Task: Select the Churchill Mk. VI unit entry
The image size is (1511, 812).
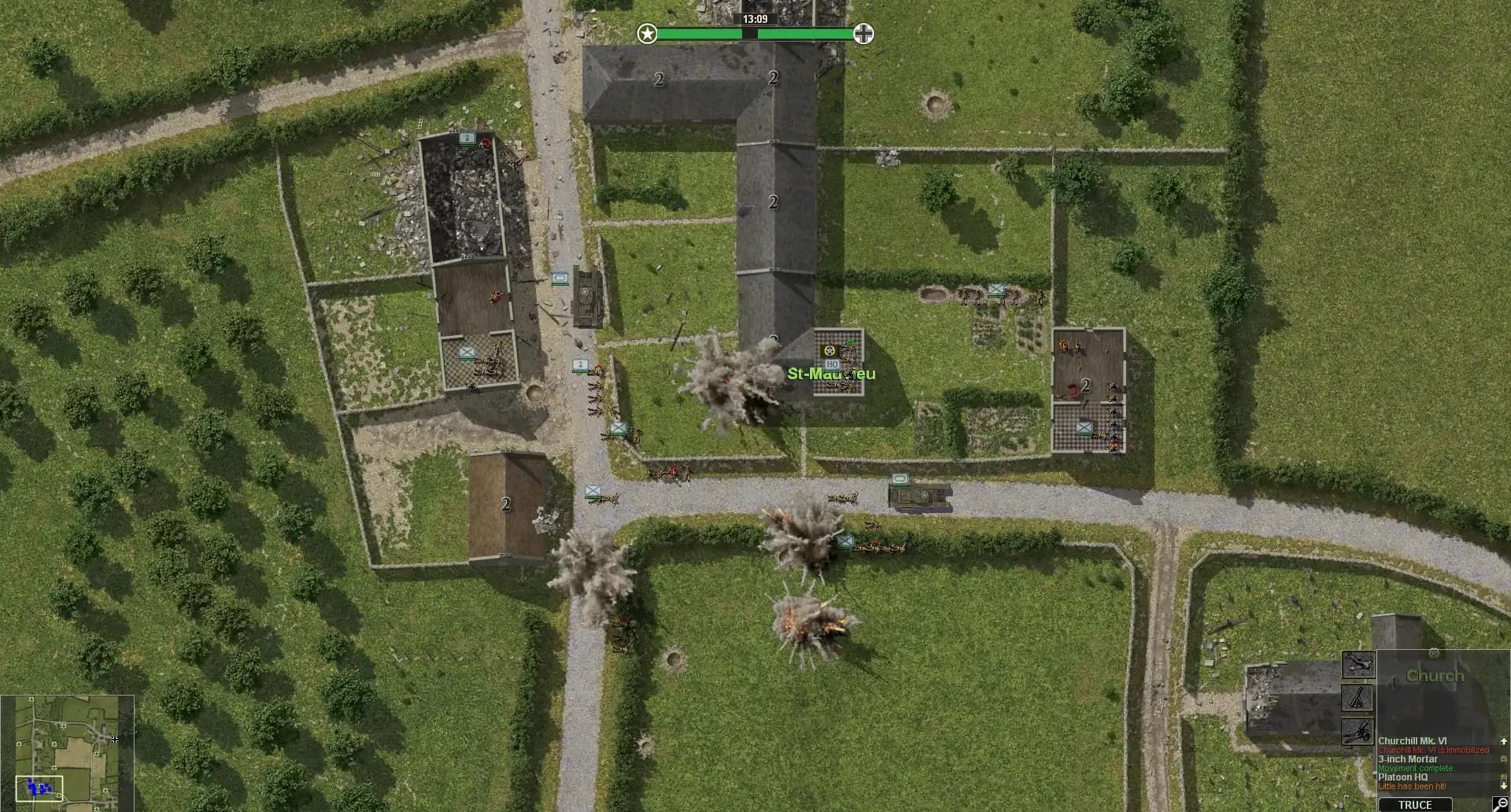Action: coord(1411,740)
